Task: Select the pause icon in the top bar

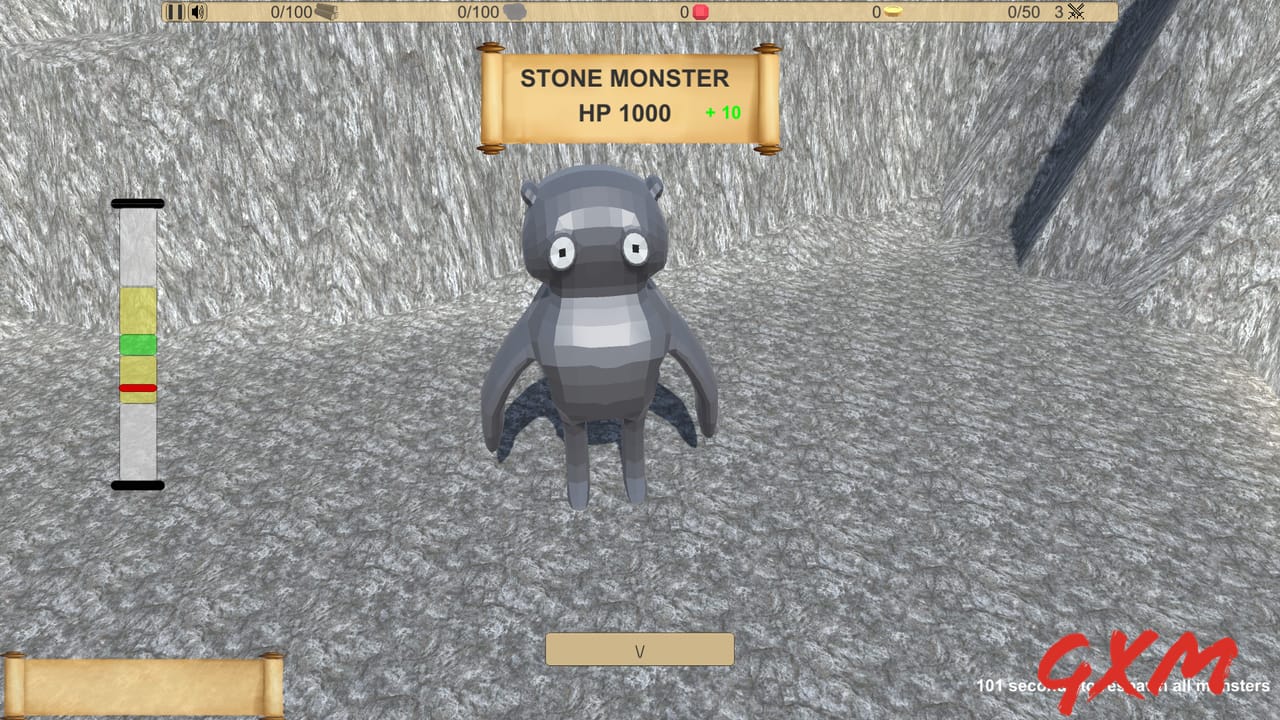Action: coord(173,12)
